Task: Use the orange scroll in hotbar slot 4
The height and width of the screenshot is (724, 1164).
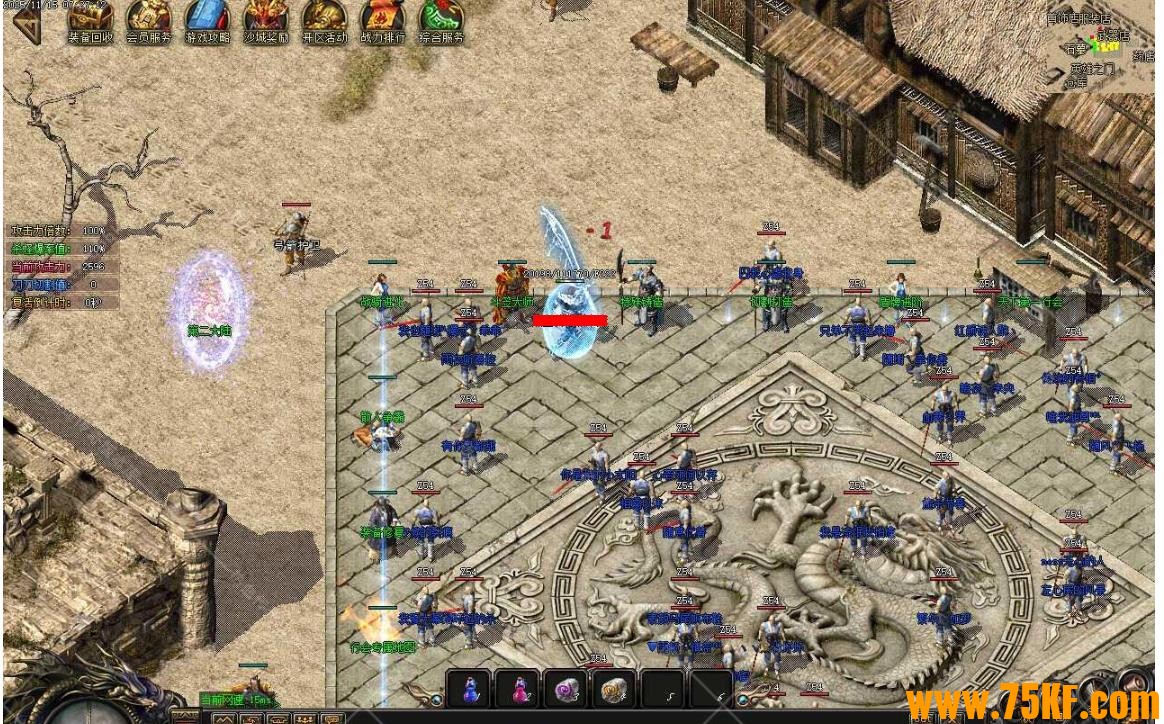Action: click(615, 690)
